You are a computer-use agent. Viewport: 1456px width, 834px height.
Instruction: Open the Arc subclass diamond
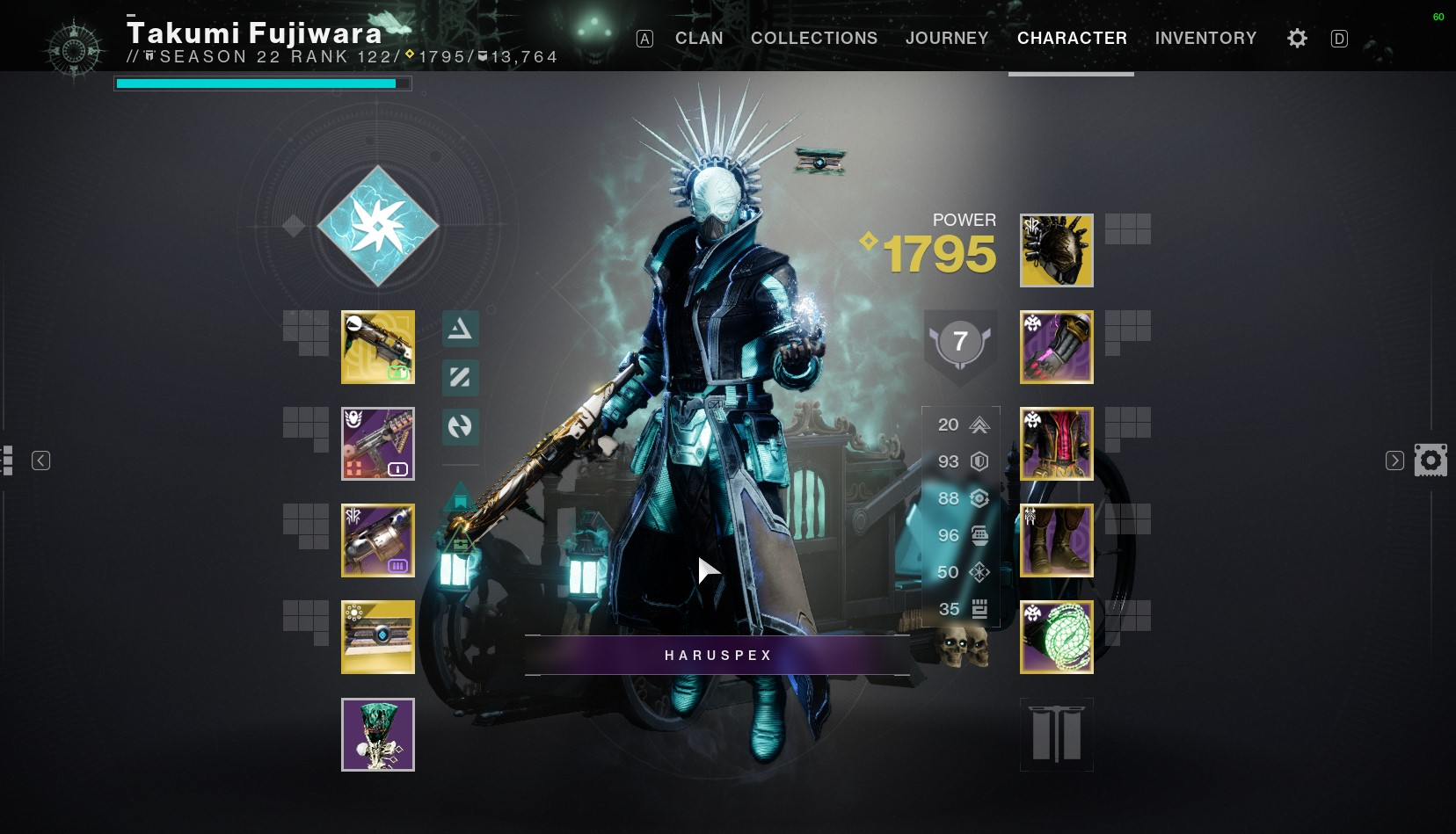pyautogui.click(x=378, y=226)
